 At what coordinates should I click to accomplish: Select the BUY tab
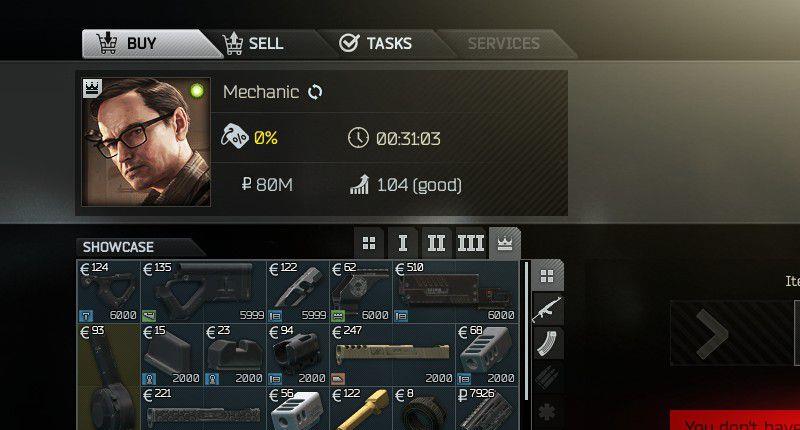[142, 44]
